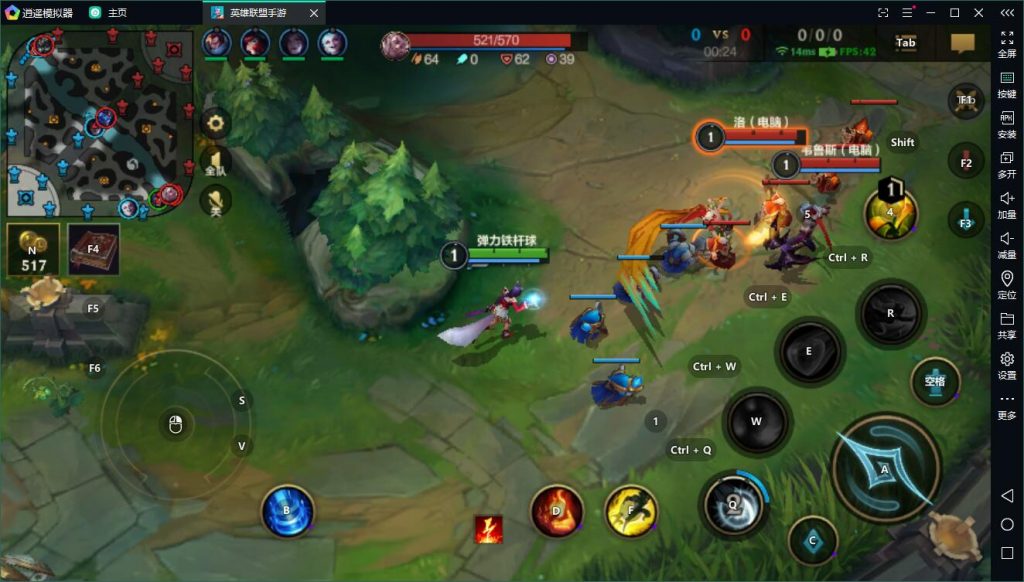Use the yellow-green item slot
The image size is (1024, 582).
click(890, 213)
